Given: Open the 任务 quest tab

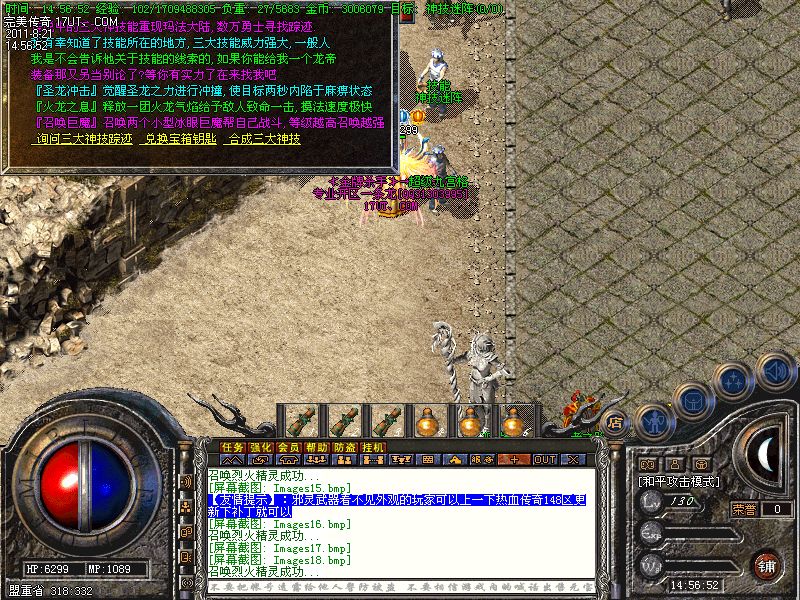Looking at the screenshot, I should [x=232, y=447].
